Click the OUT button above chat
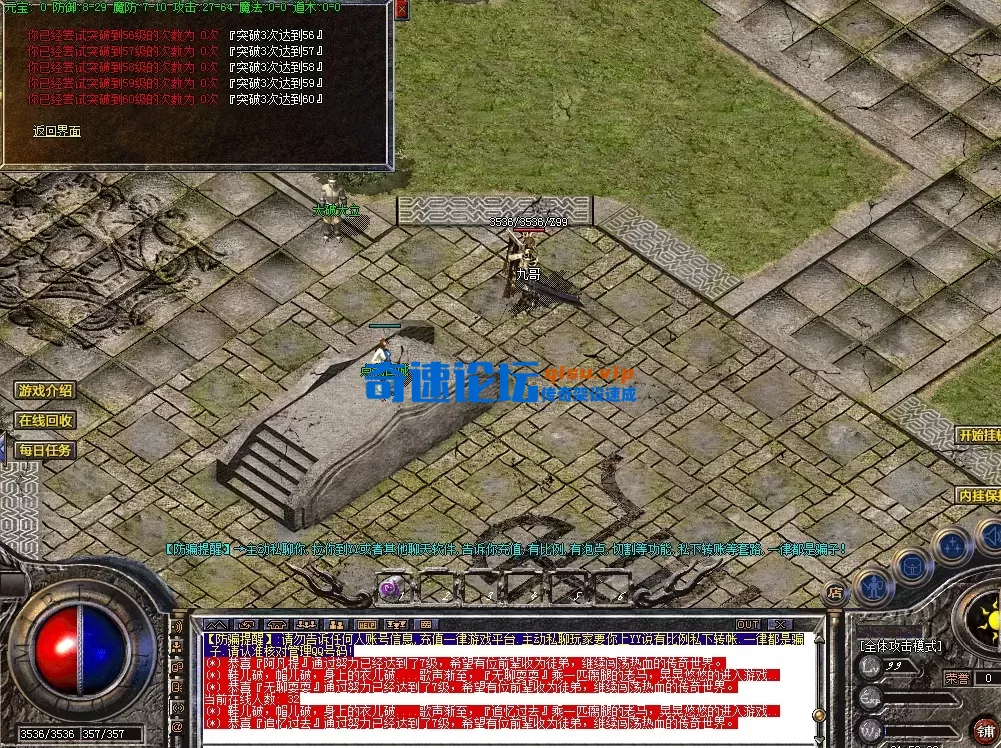 748,624
